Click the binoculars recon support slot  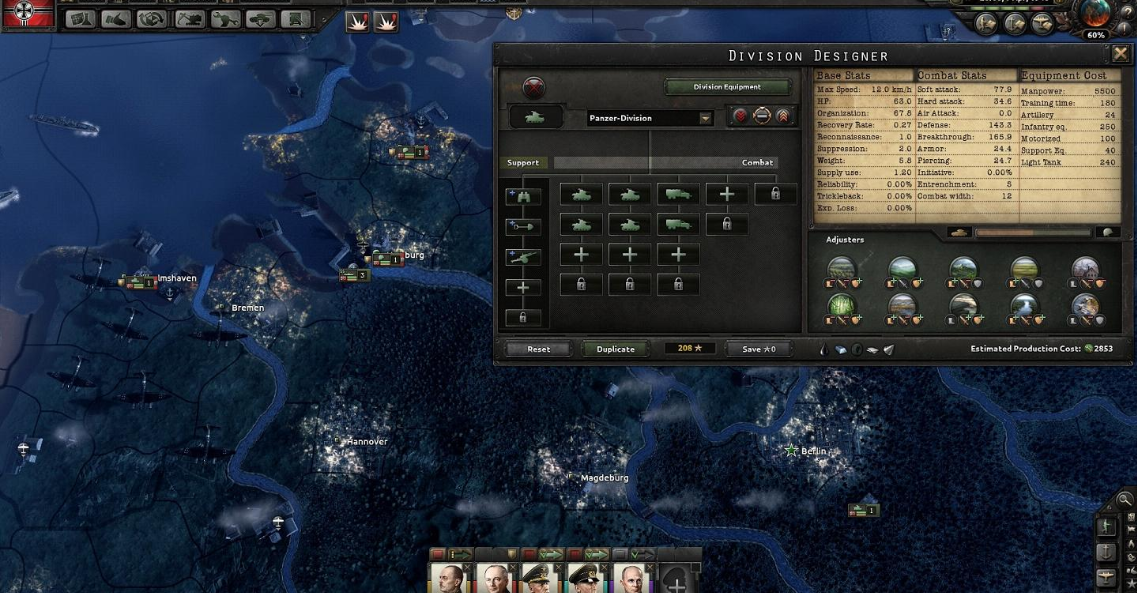523,196
